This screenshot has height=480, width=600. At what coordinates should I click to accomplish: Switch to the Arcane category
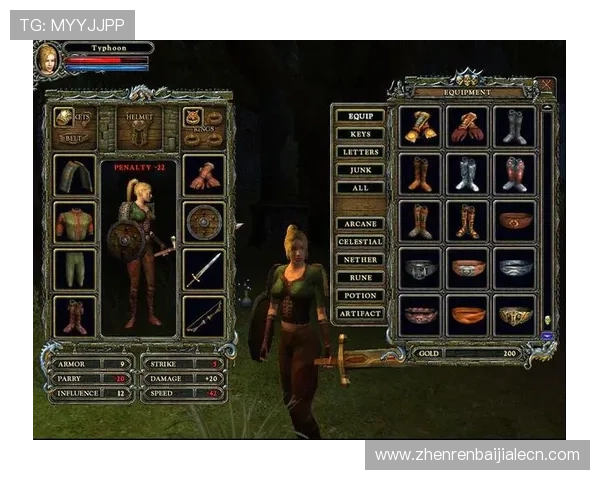point(360,224)
